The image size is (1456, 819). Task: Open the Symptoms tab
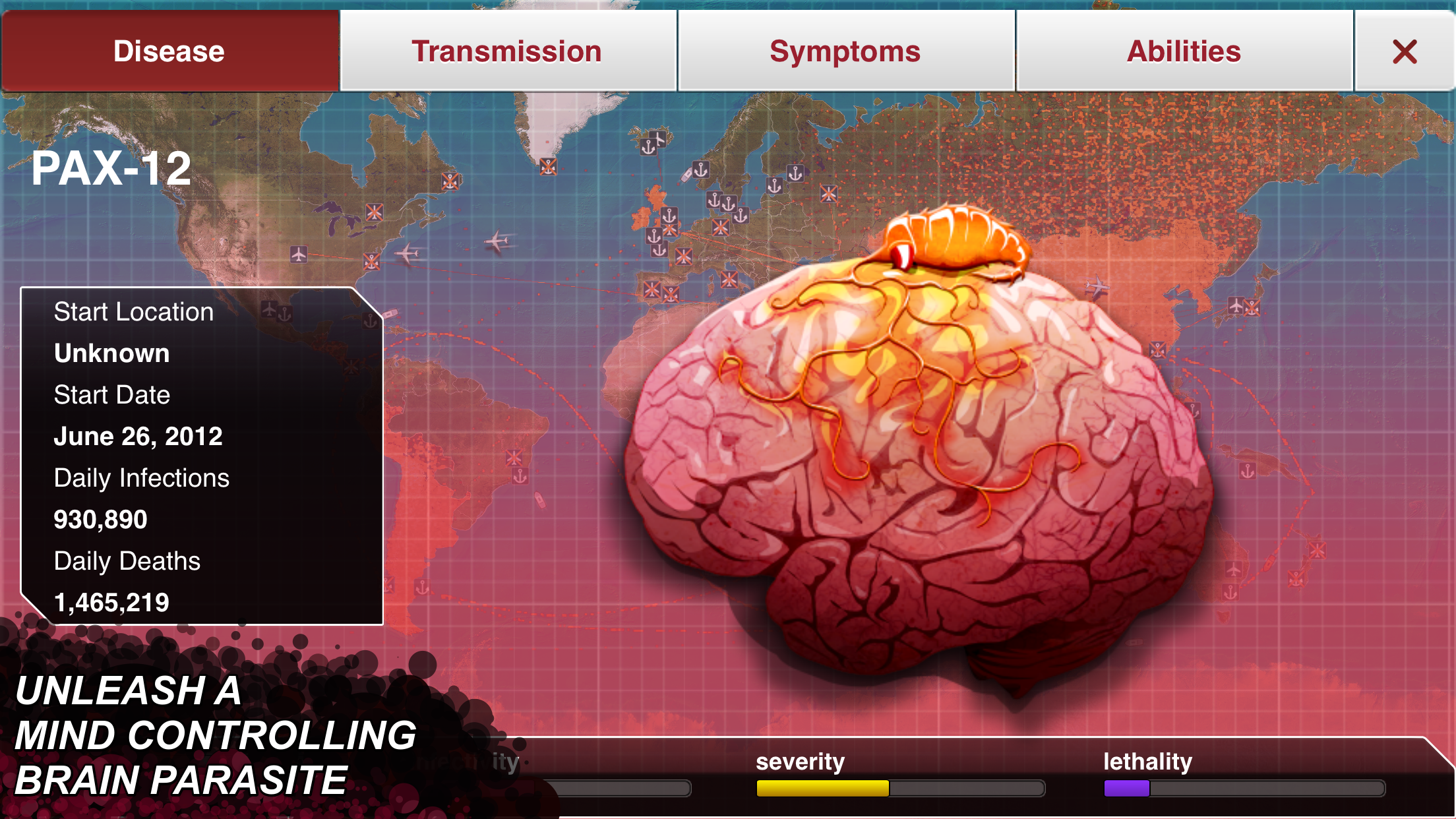click(x=845, y=50)
